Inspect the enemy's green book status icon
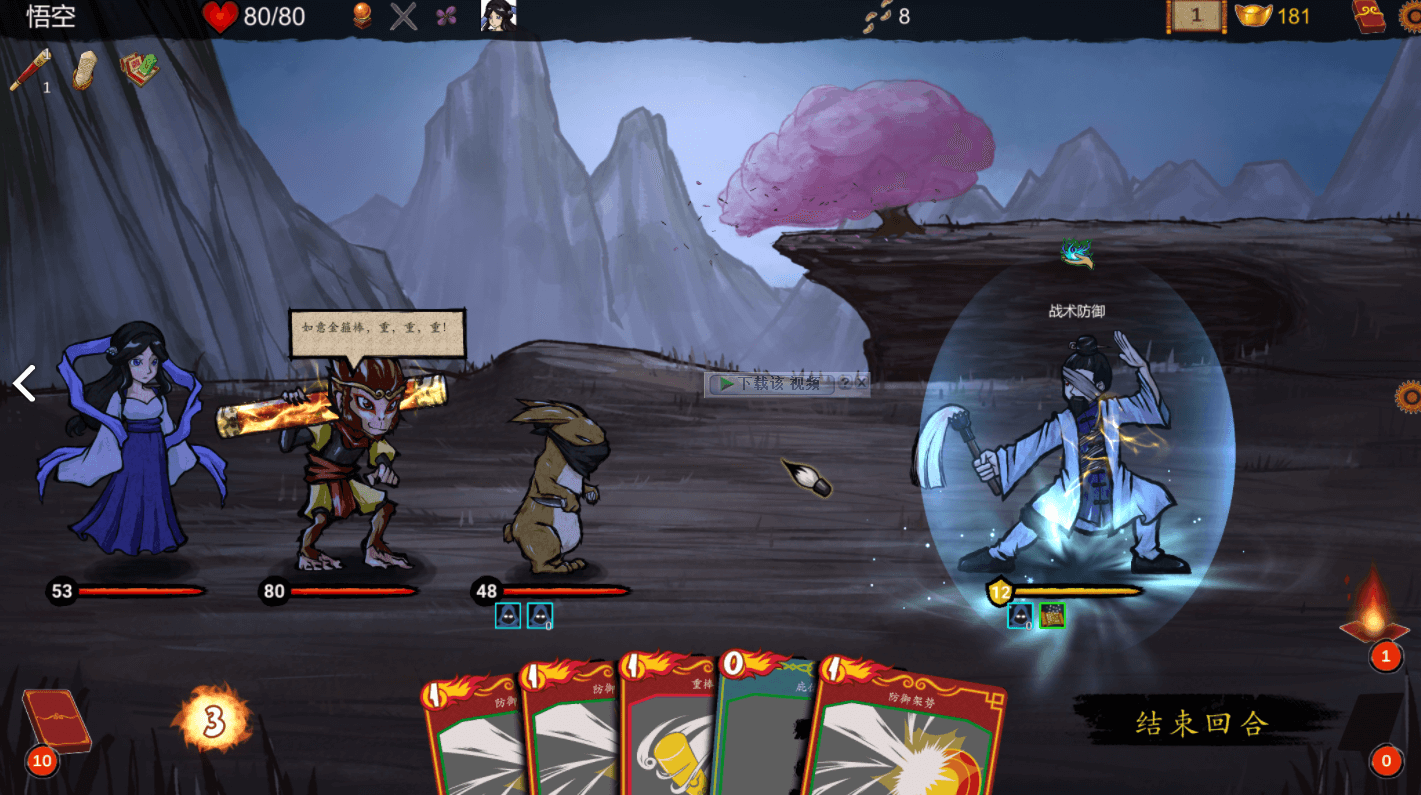Viewport: 1421px width, 795px height. coord(1051,615)
